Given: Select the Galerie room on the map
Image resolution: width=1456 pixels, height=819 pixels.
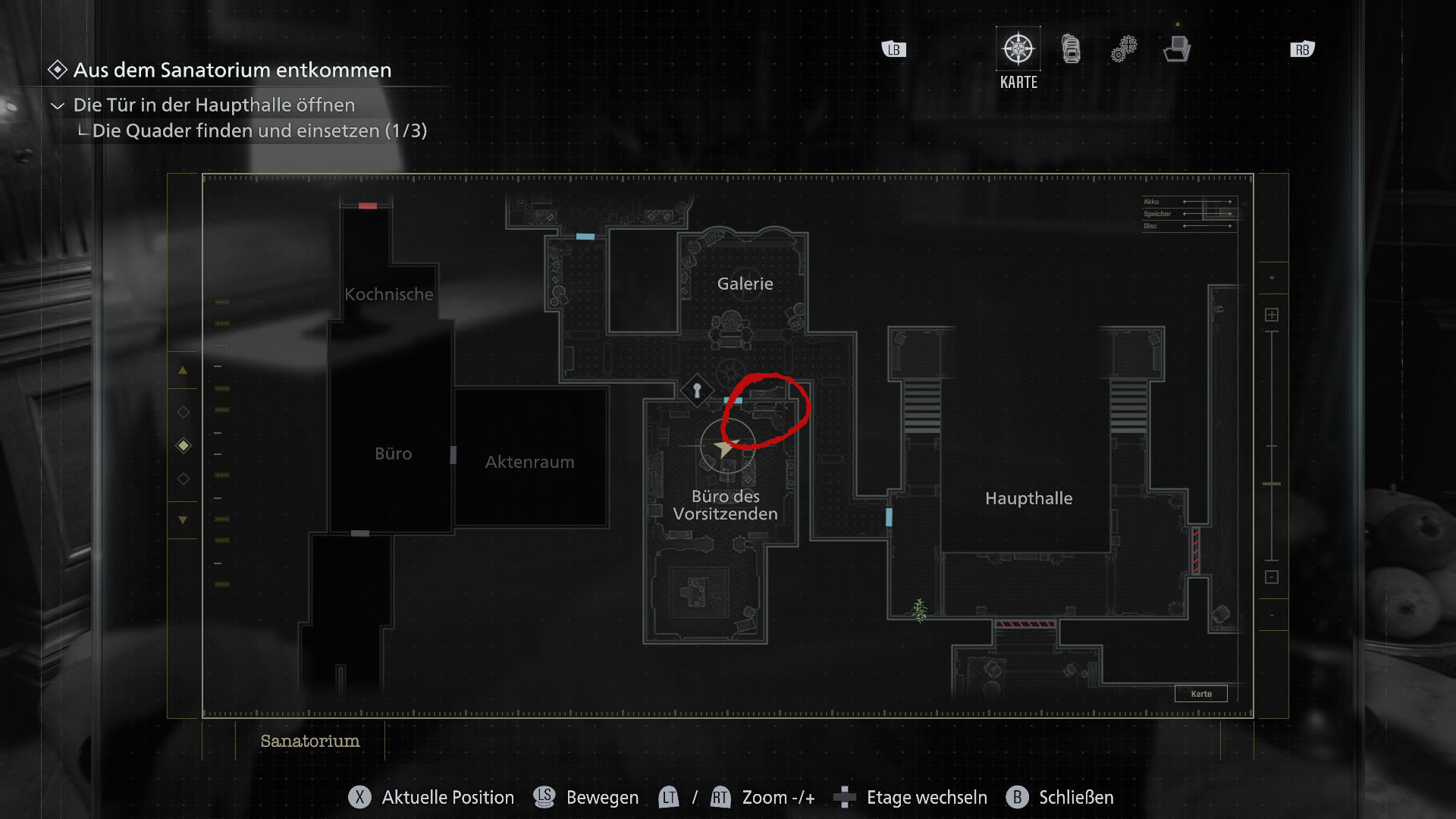Looking at the screenshot, I should [745, 284].
